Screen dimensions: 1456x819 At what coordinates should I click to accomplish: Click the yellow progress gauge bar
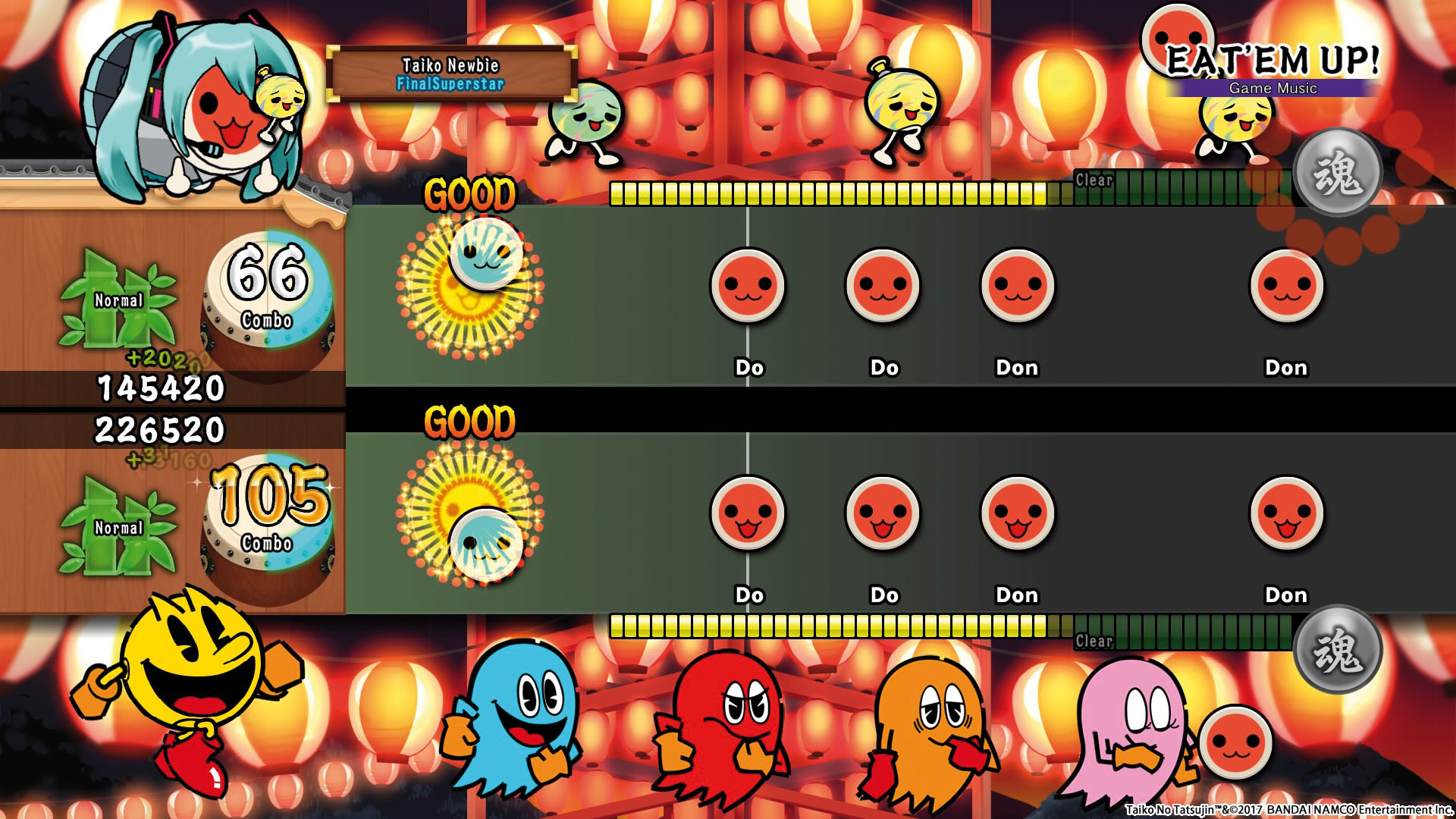point(834,193)
